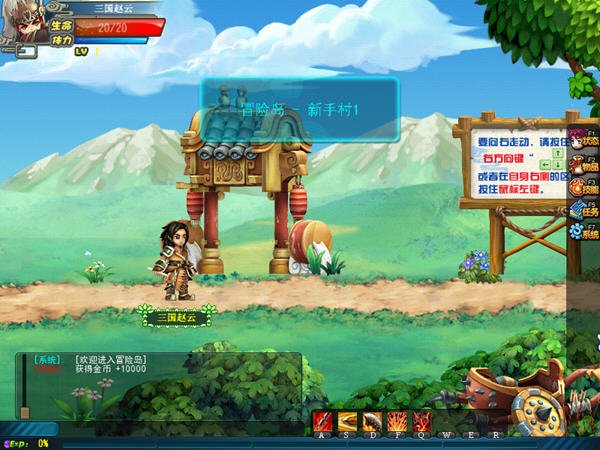Open the 系统 (System) settings menu

[x=584, y=232]
